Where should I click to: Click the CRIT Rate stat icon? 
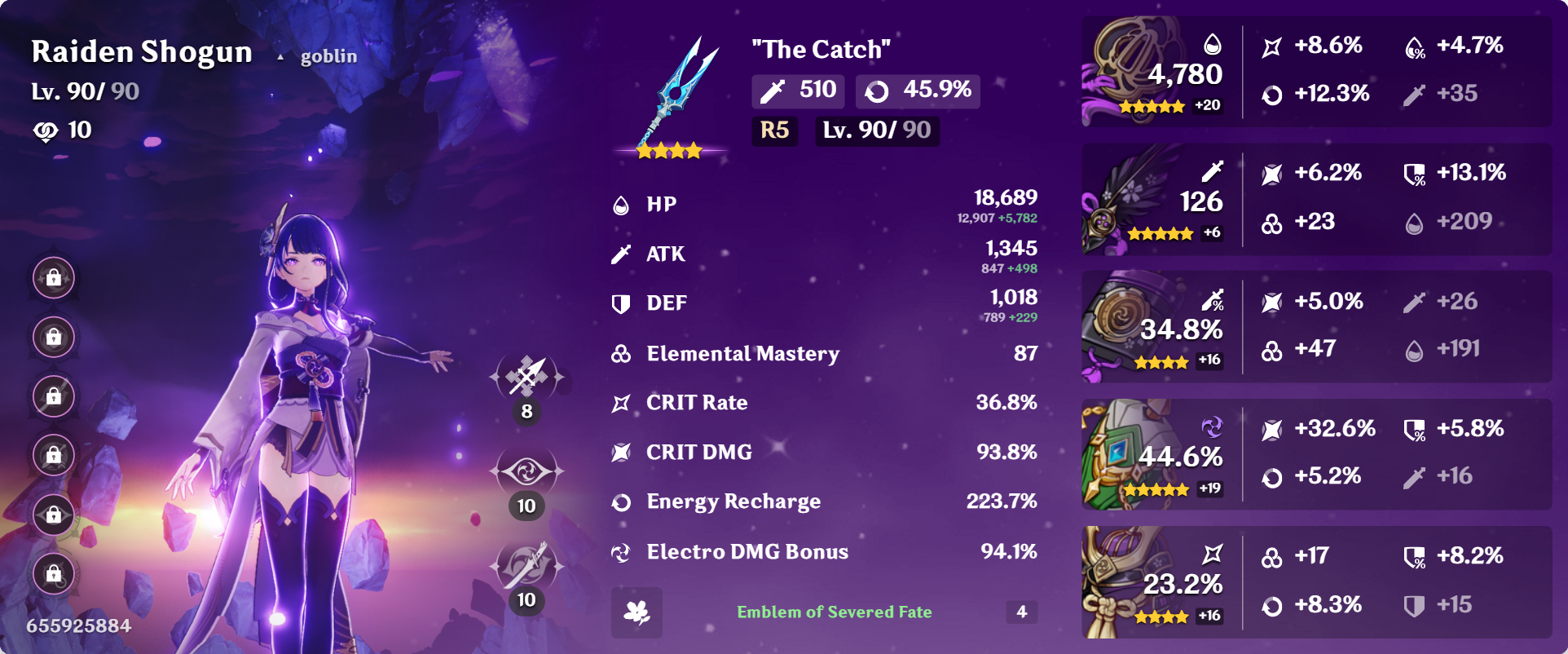[x=623, y=401]
